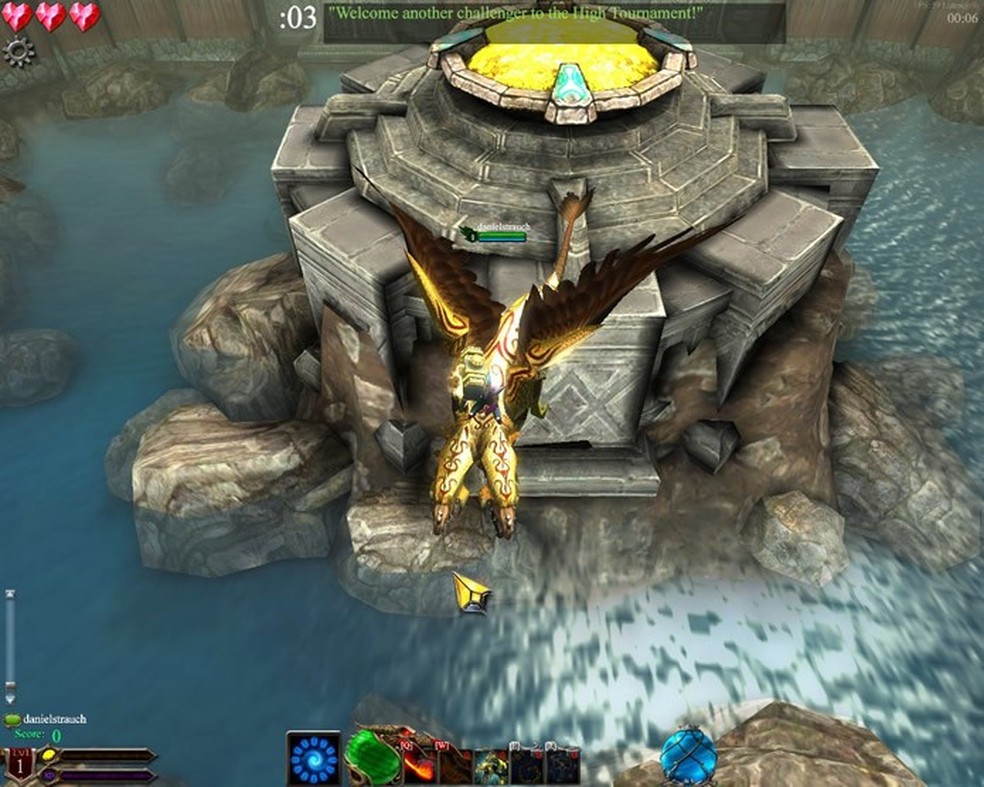Activate the blue swirl portal ability

click(312, 759)
